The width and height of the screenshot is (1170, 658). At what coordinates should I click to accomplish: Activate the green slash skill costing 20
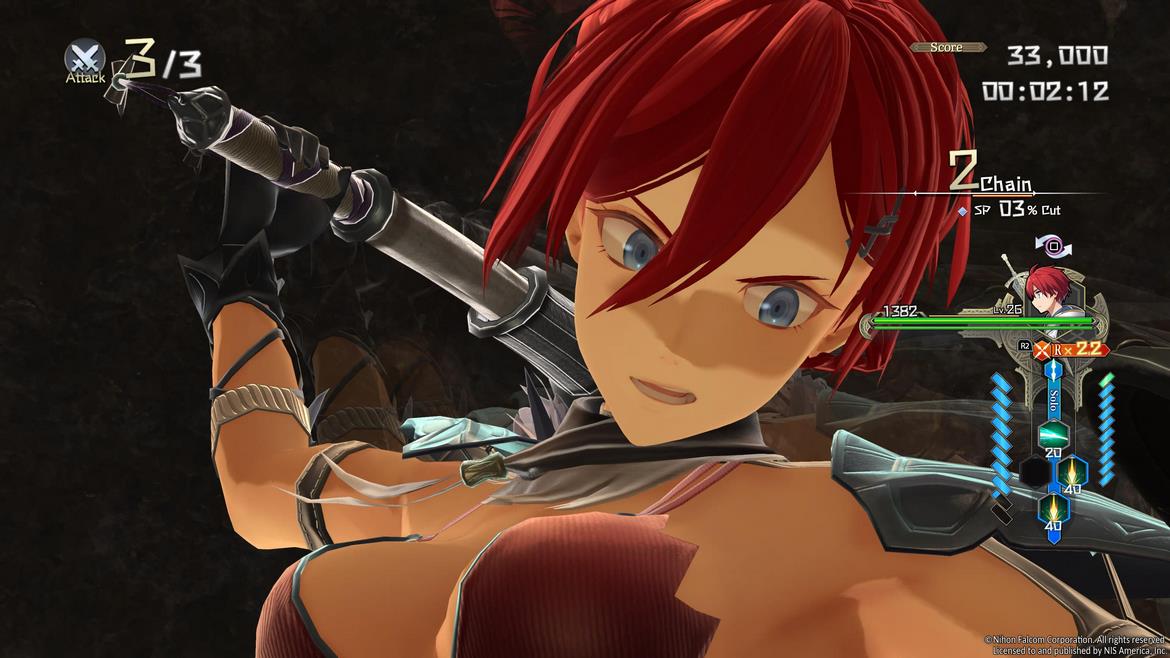[x=1052, y=435]
